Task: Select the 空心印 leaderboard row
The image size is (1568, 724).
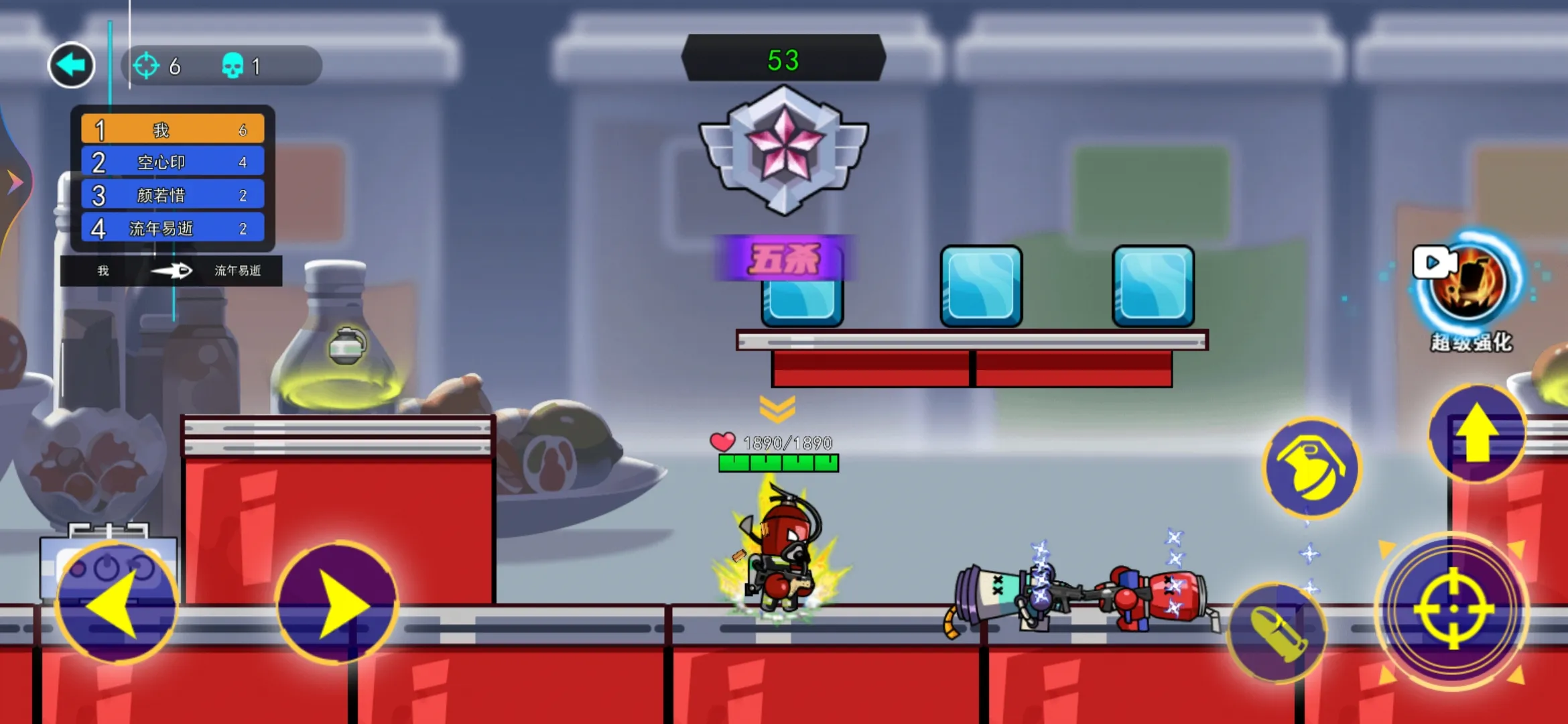Action: (173, 162)
